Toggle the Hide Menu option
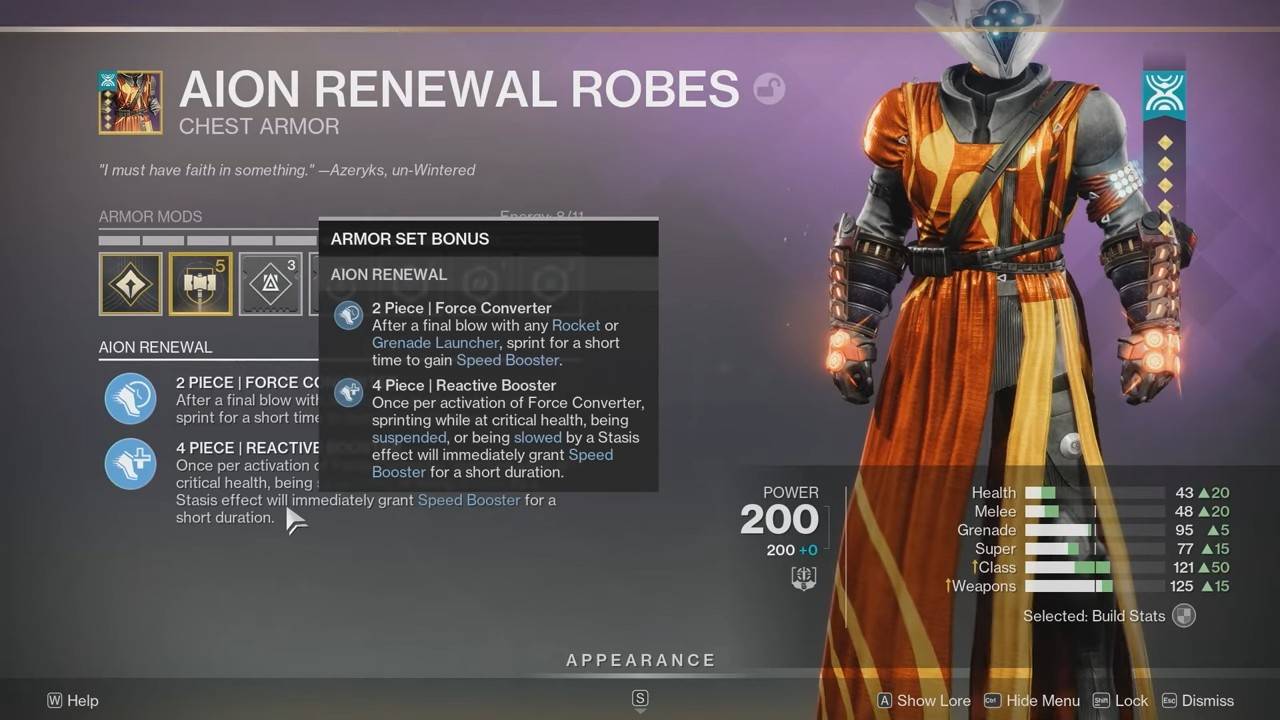Image resolution: width=1280 pixels, height=720 pixels. pos(1037,701)
